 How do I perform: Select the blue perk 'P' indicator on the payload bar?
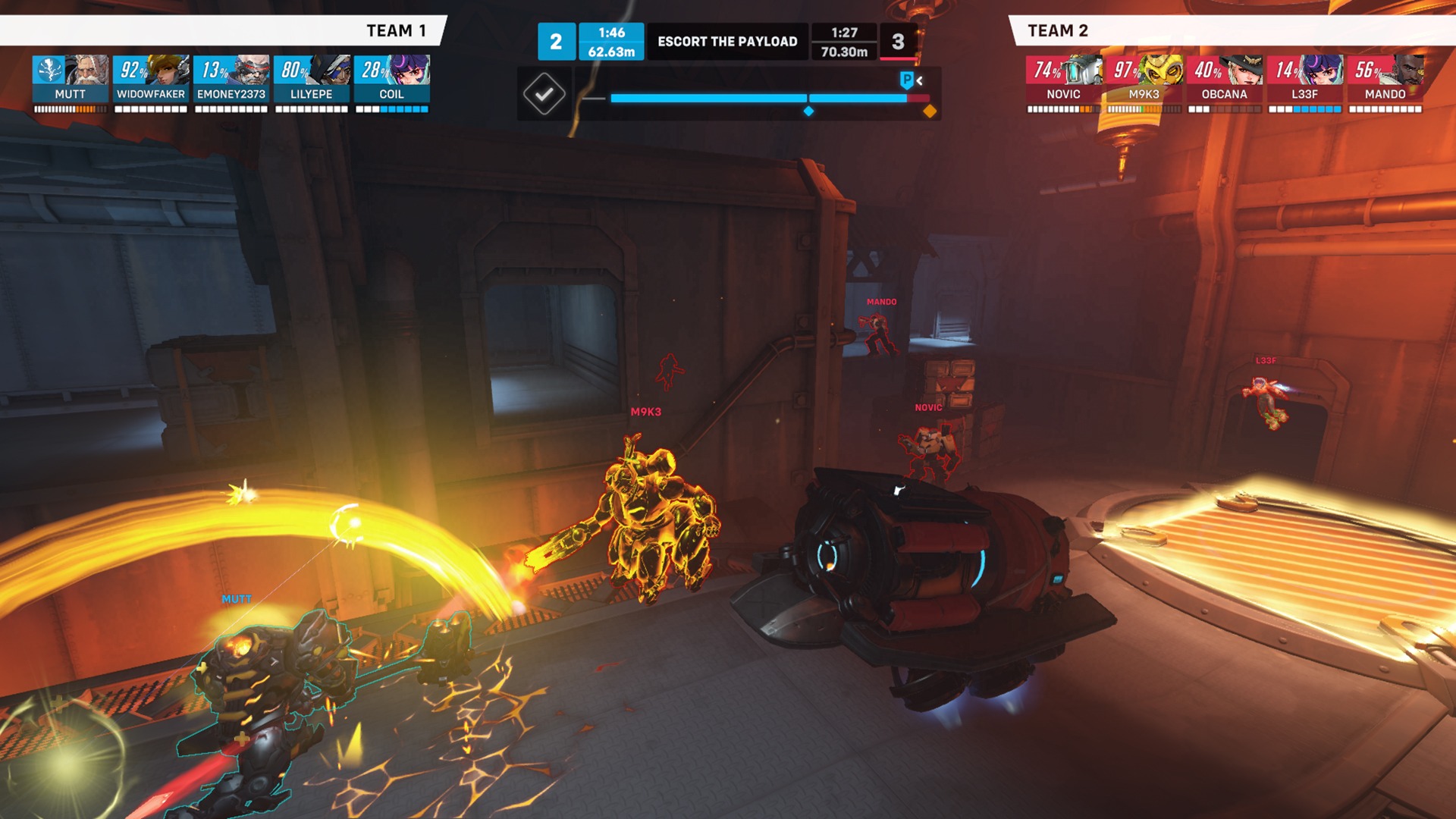(x=905, y=80)
